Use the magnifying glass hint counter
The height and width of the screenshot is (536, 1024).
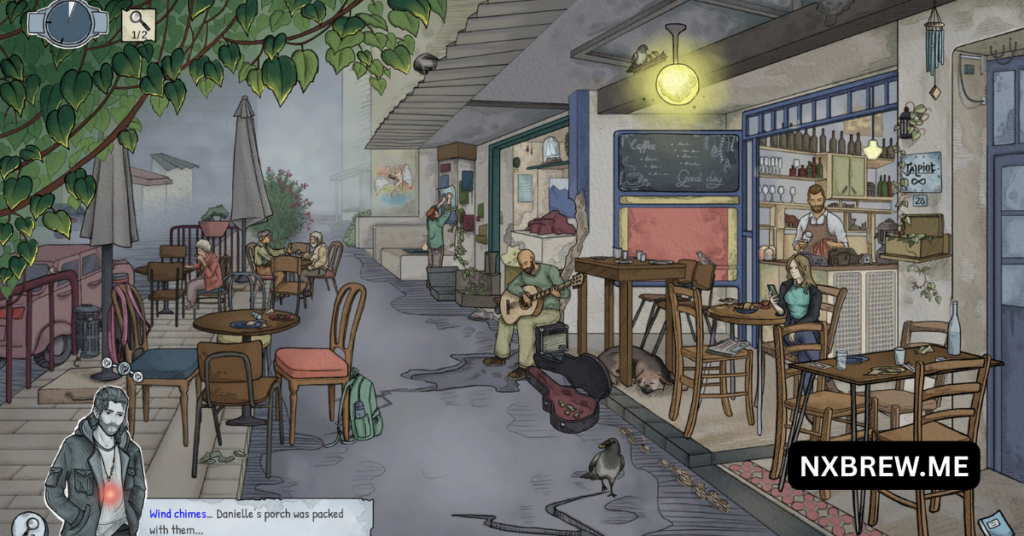coord(139,24)
